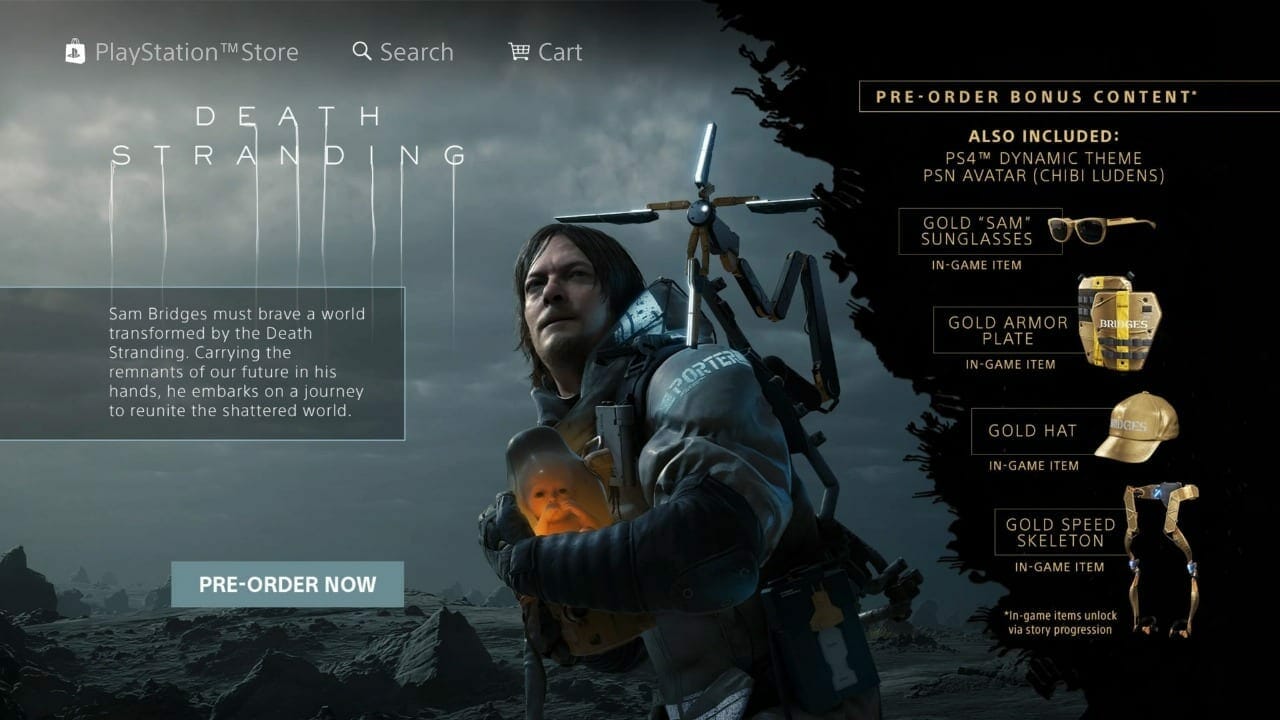Click the PlayStation Store bag icon
The image size is (1280, 720).
tap(74, 51)
